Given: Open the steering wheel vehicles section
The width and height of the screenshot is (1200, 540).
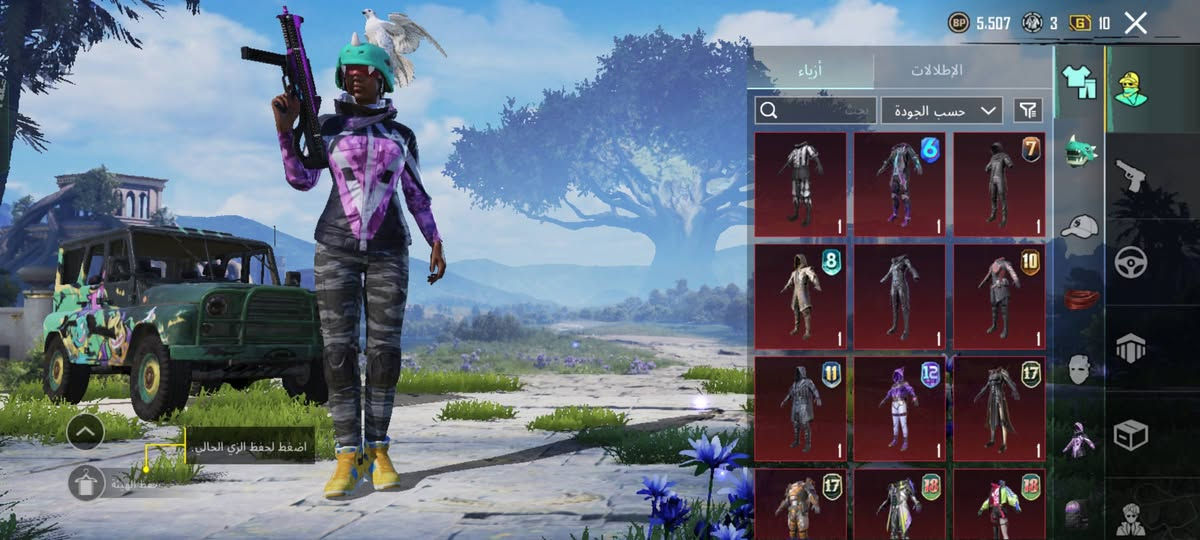Looking at the screenshot, I should (1131, 262).
